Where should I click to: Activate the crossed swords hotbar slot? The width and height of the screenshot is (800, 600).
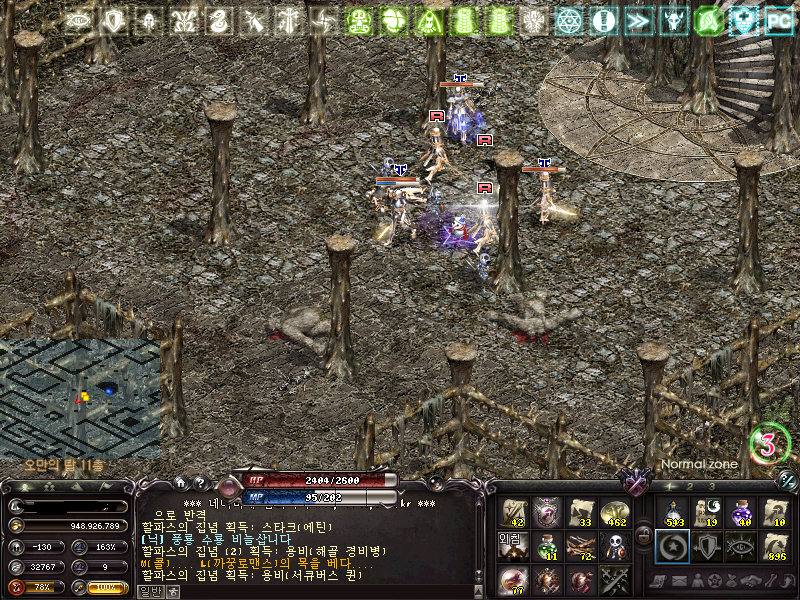pyautogui.click(x=613, y=579)
